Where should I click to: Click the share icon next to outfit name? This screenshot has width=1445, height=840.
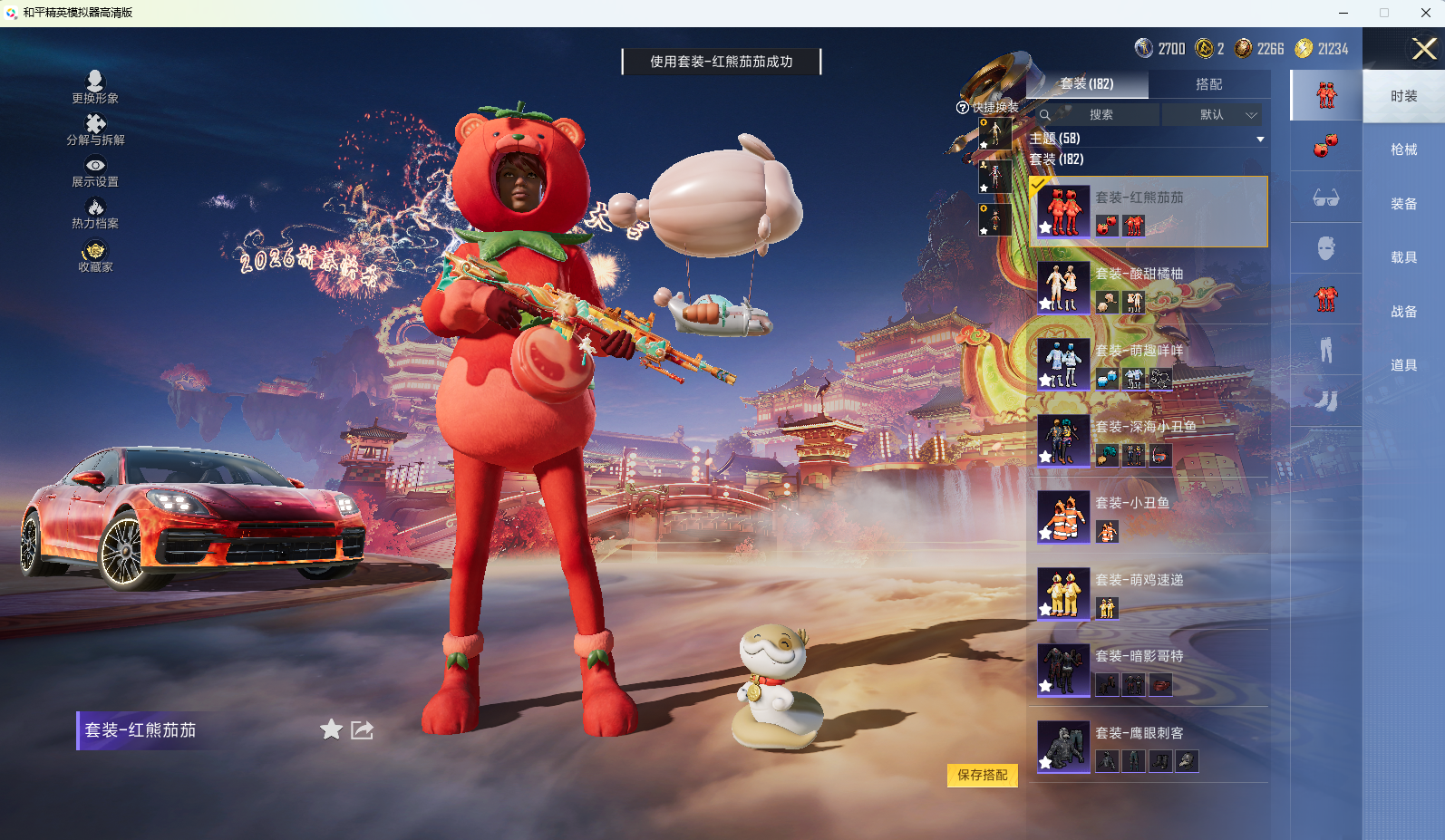click(362, 730)
